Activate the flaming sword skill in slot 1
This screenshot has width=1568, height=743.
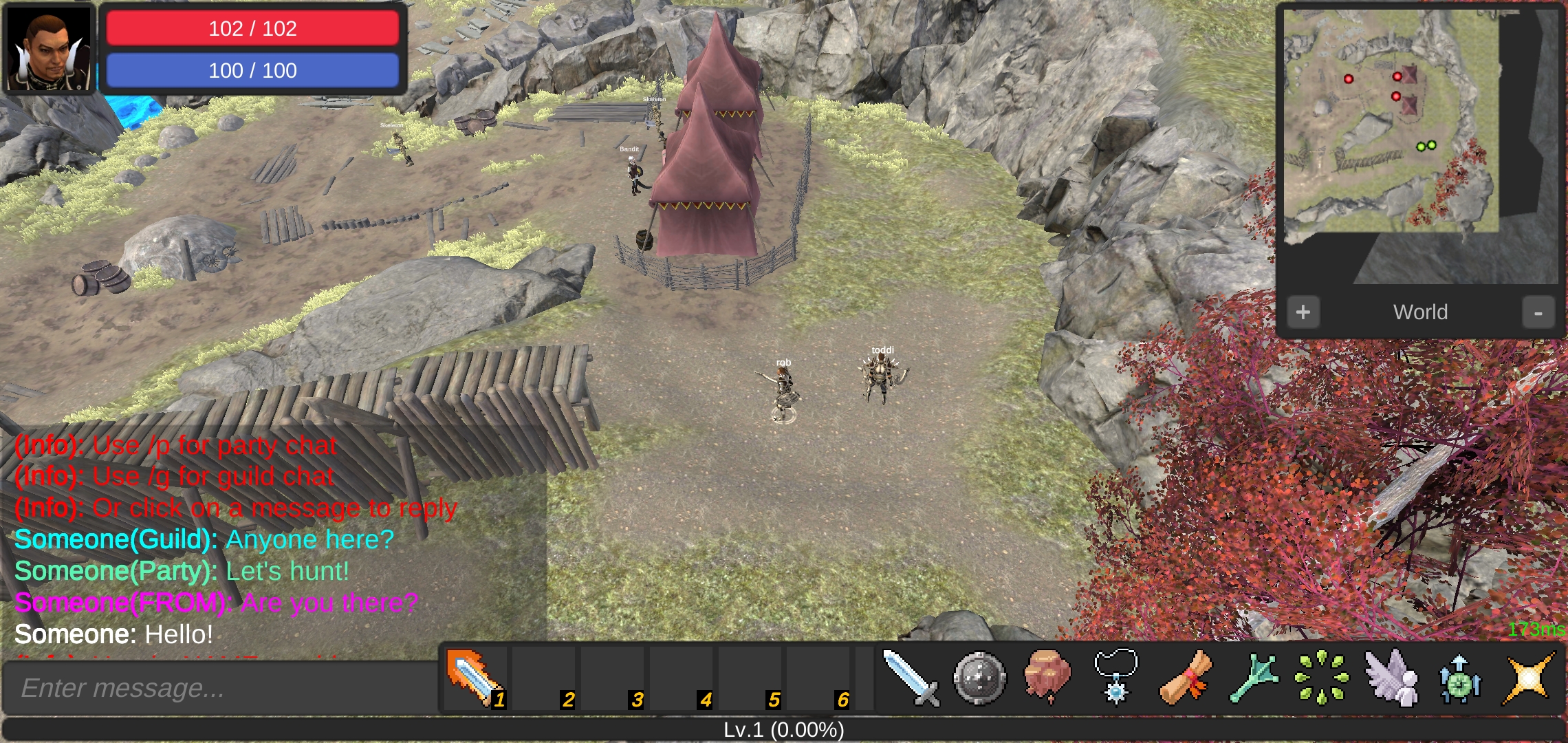(x=475, y=679)
